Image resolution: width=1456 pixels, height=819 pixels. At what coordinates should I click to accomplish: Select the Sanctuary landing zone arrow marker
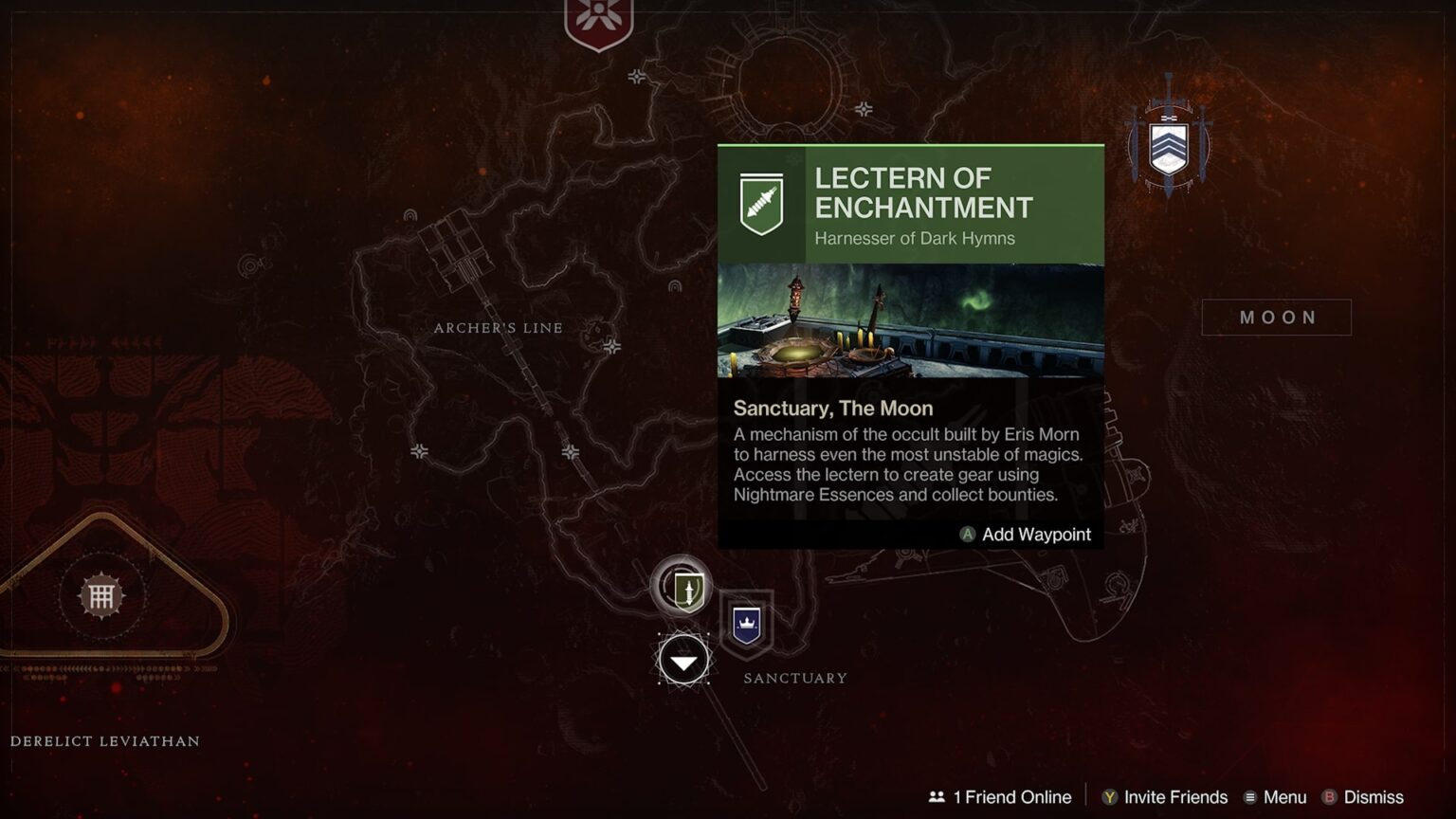(683, 661)
